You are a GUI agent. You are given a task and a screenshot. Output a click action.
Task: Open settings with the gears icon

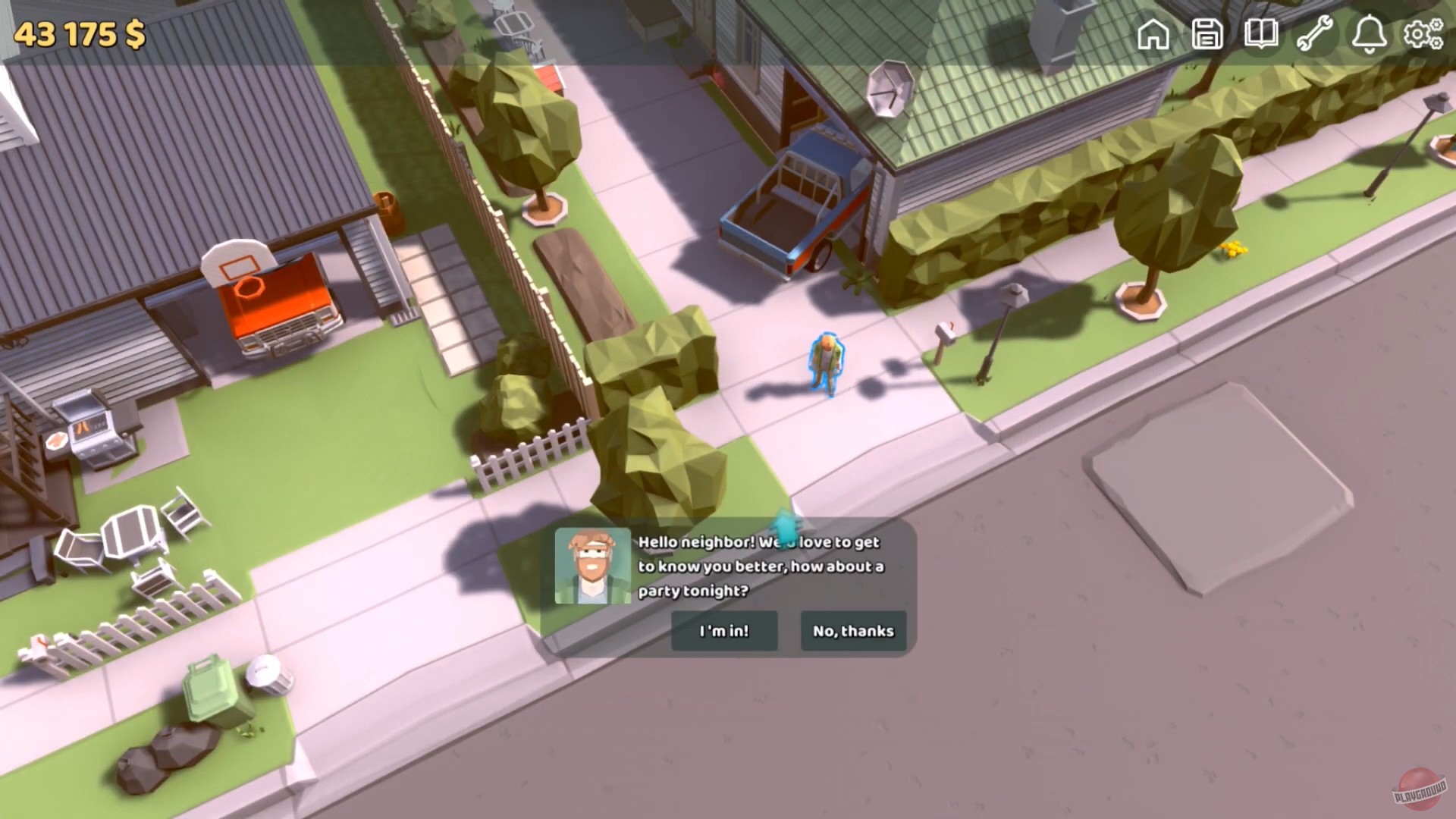point(1423,34)
